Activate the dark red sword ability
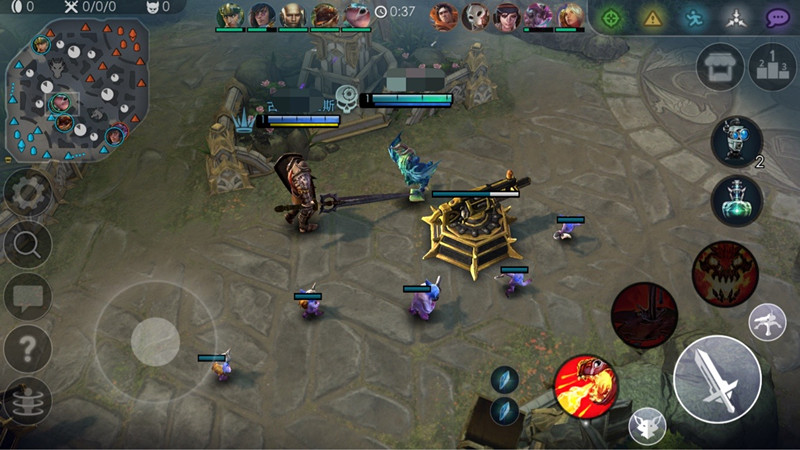The image size is (800, 450). coord(644,317)
